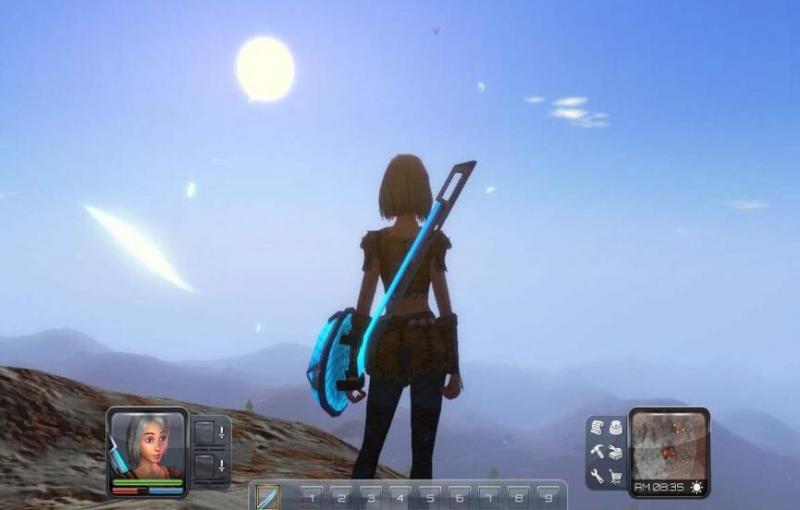Open the scroll icon menu
800x510 pixels.
point(597,428)
